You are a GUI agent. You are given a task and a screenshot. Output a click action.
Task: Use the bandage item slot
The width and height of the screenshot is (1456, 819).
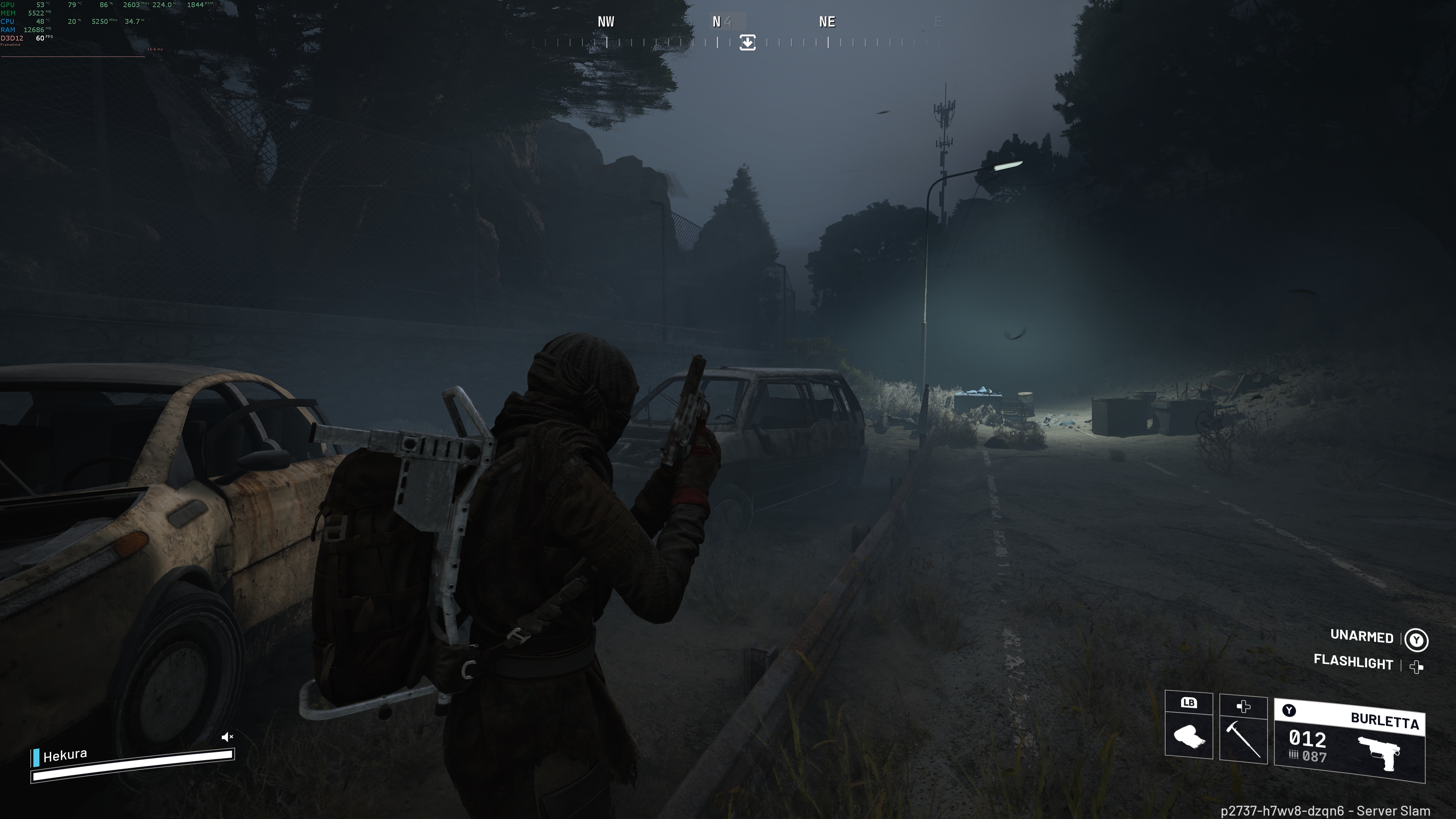[1189, 735]
